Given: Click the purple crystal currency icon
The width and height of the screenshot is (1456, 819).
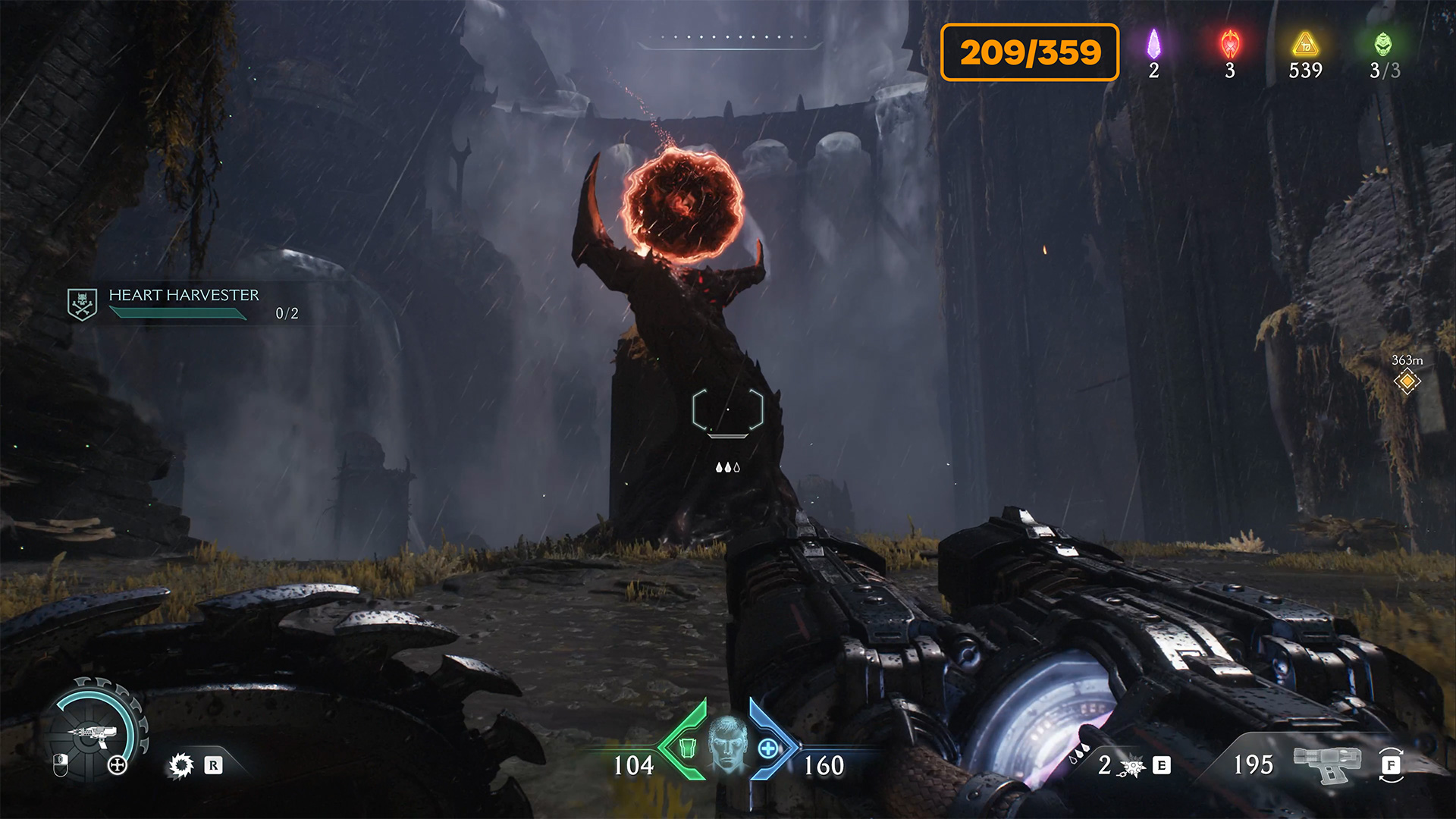Looking at the screenshot, I should coord(1153,44).
